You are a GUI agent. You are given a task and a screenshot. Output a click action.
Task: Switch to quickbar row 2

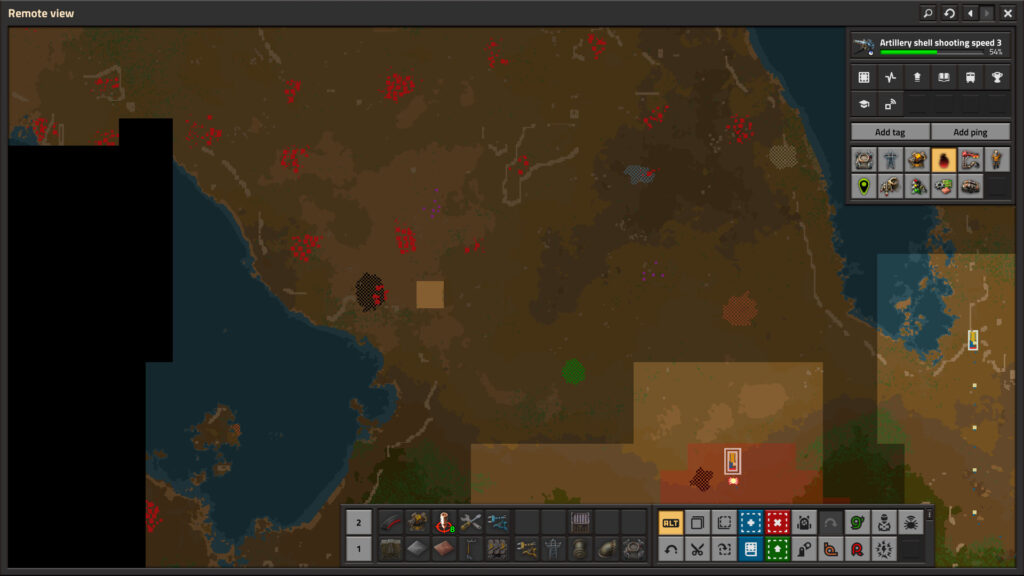coord(359,522)
